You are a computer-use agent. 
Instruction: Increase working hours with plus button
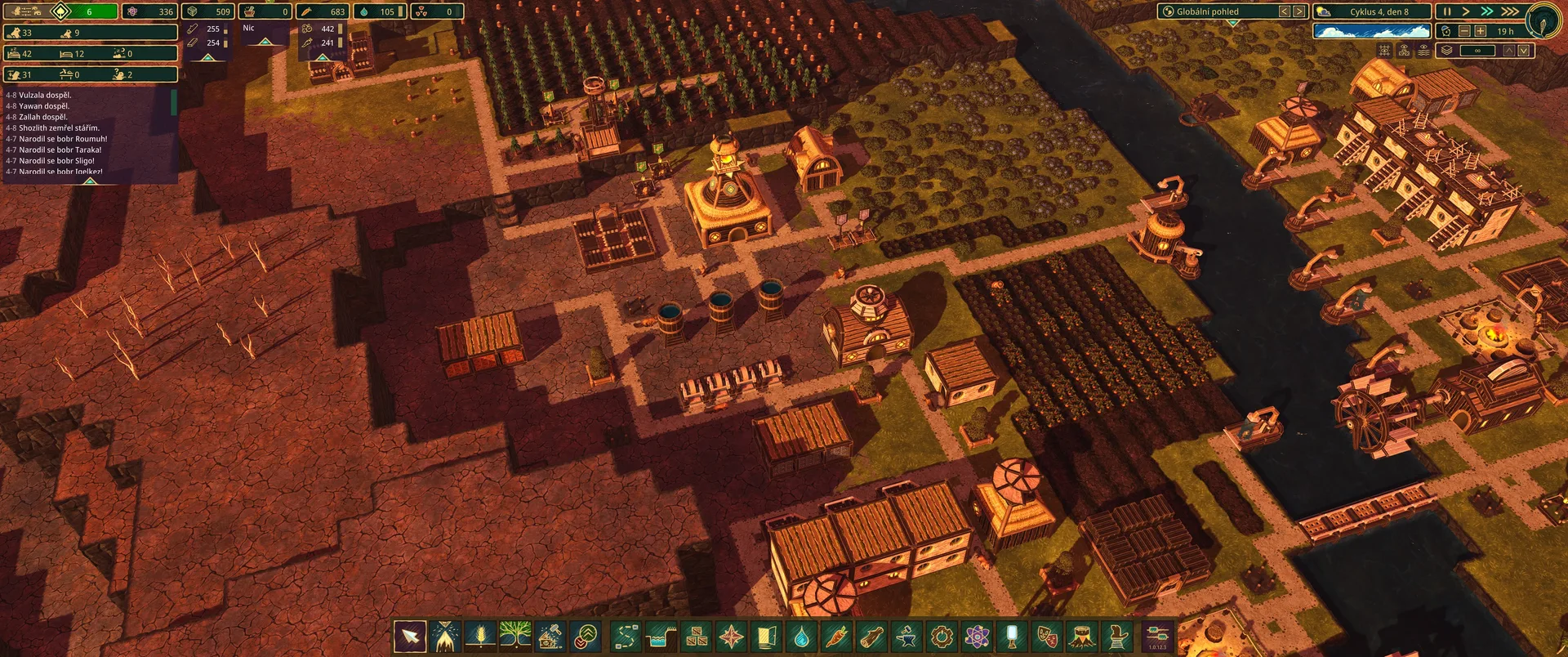click(1480, 31)
